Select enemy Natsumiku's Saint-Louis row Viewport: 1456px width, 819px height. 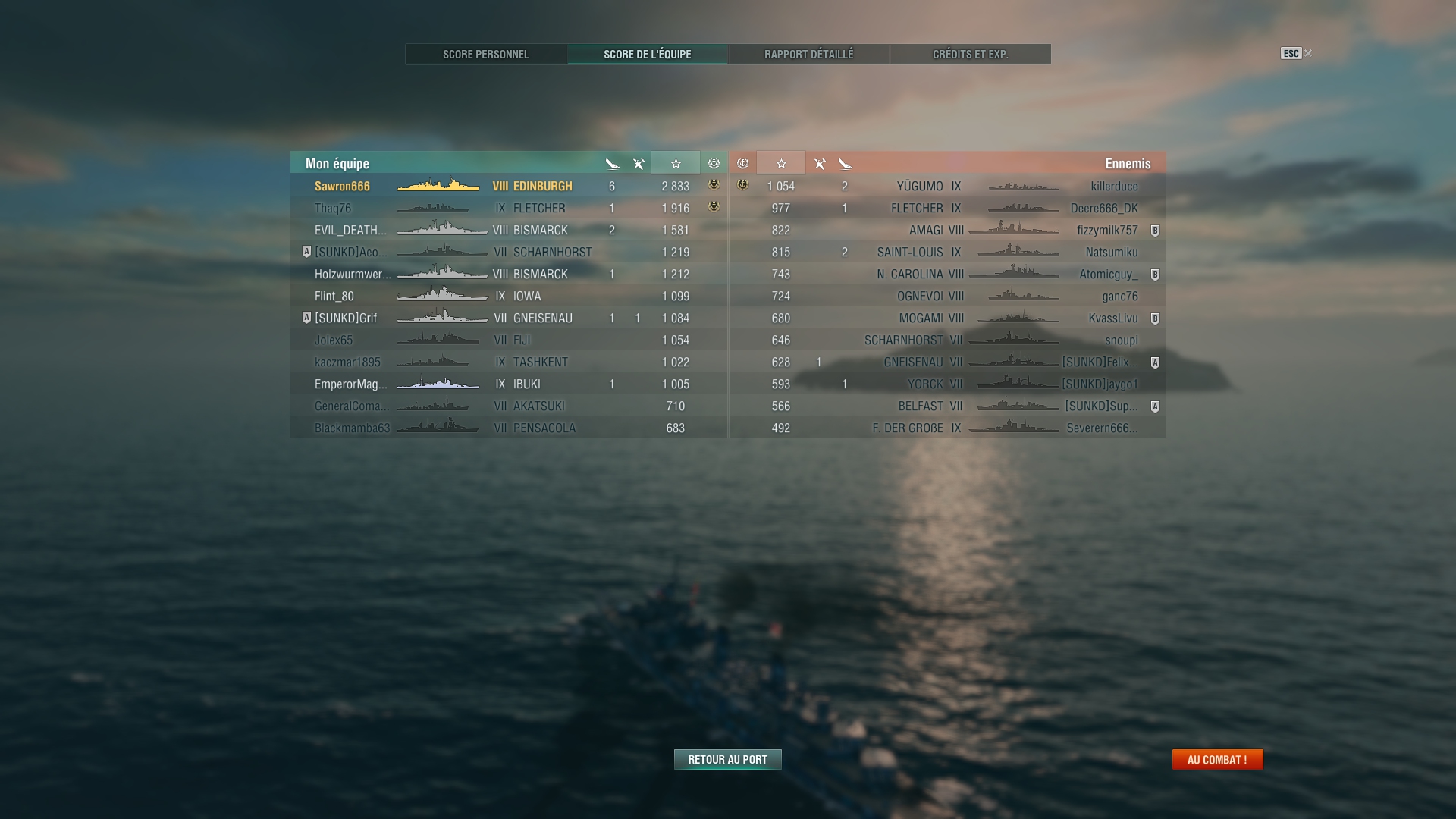tap(948, 253)
